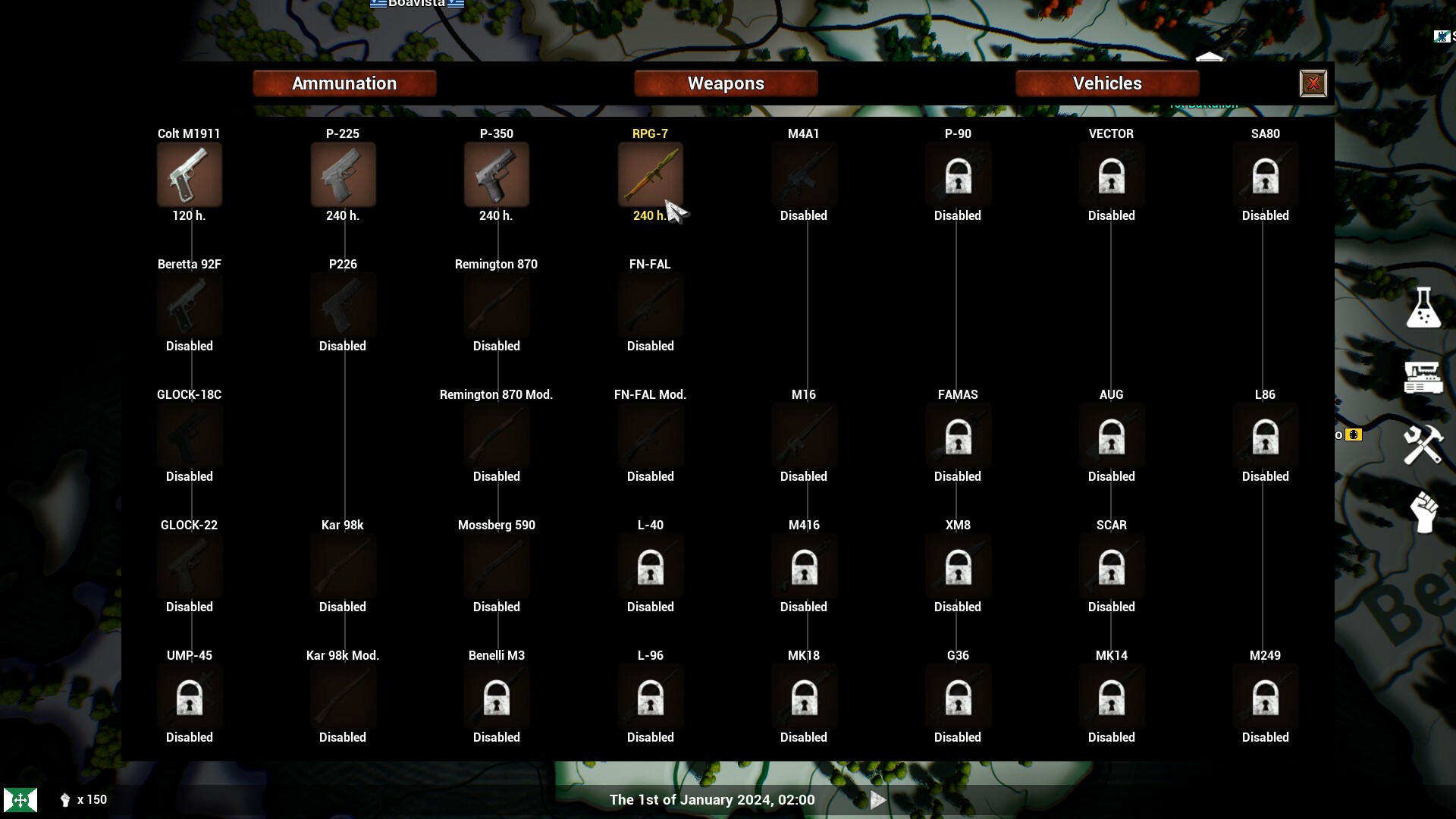Viewport: 1456px width, 819px height.
Task: Click the green faction emblem bottom left
Action: (21, 799)
